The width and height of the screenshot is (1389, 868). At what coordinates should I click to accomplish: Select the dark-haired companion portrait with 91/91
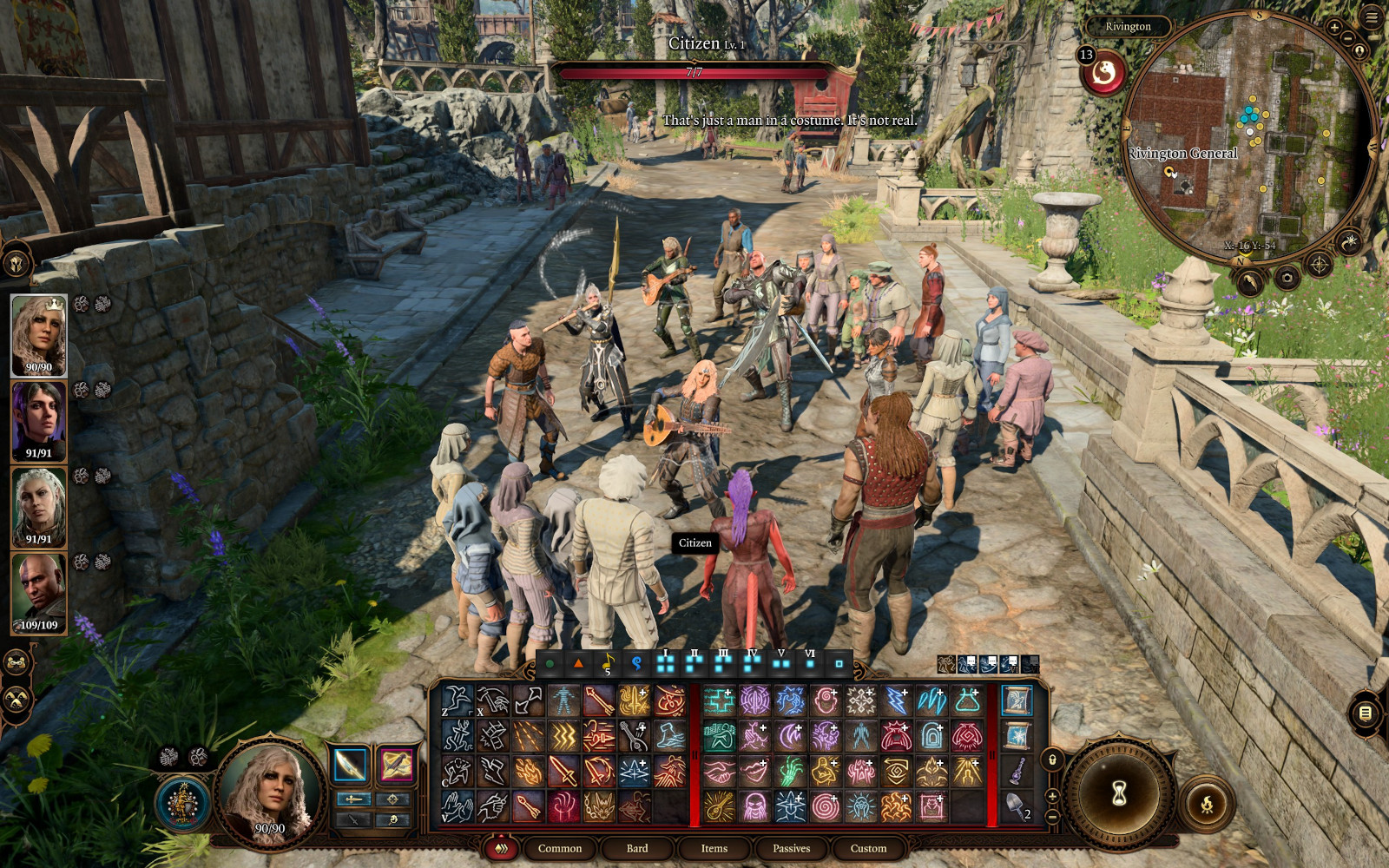pyautogui.click(x=38, y=421)
